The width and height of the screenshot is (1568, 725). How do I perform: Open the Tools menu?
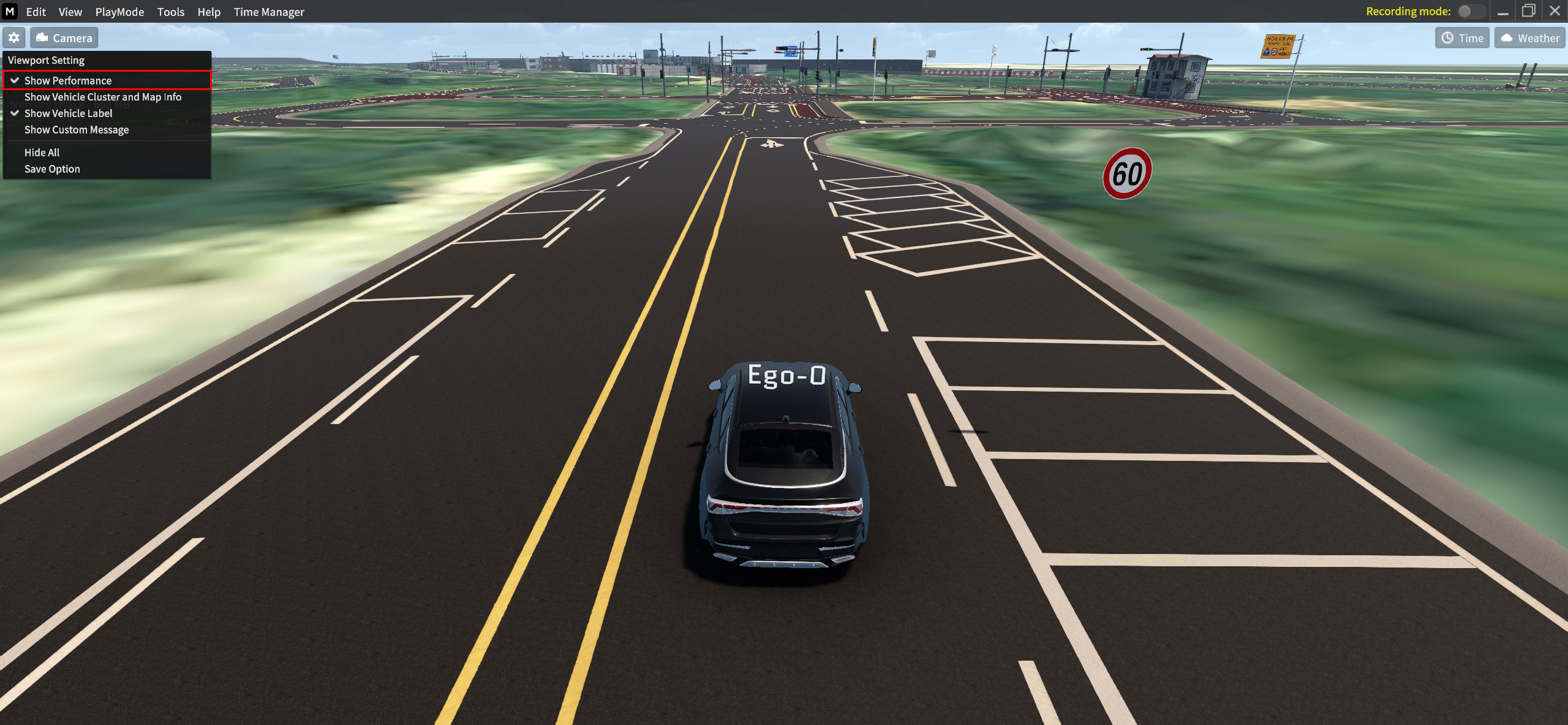pyautogui.click(x=170, y=12)
